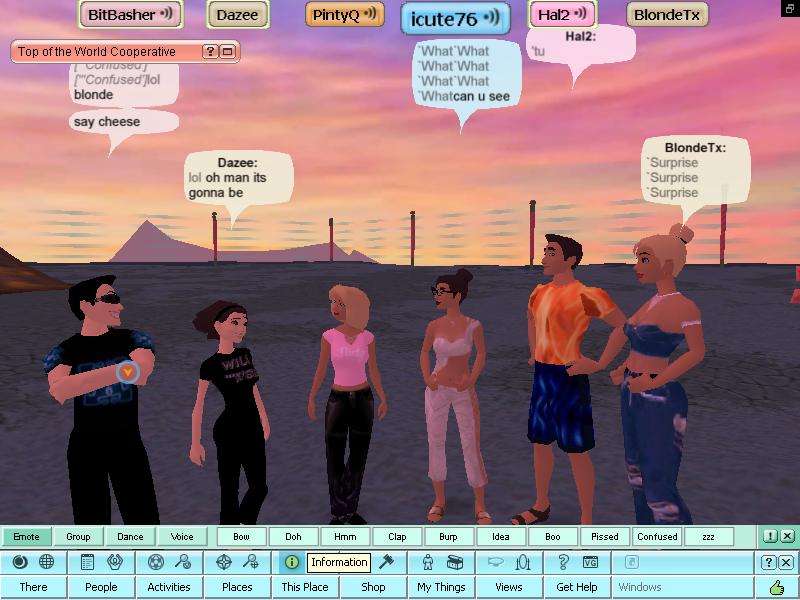Use the Burp emote

(x=449, y=537)
